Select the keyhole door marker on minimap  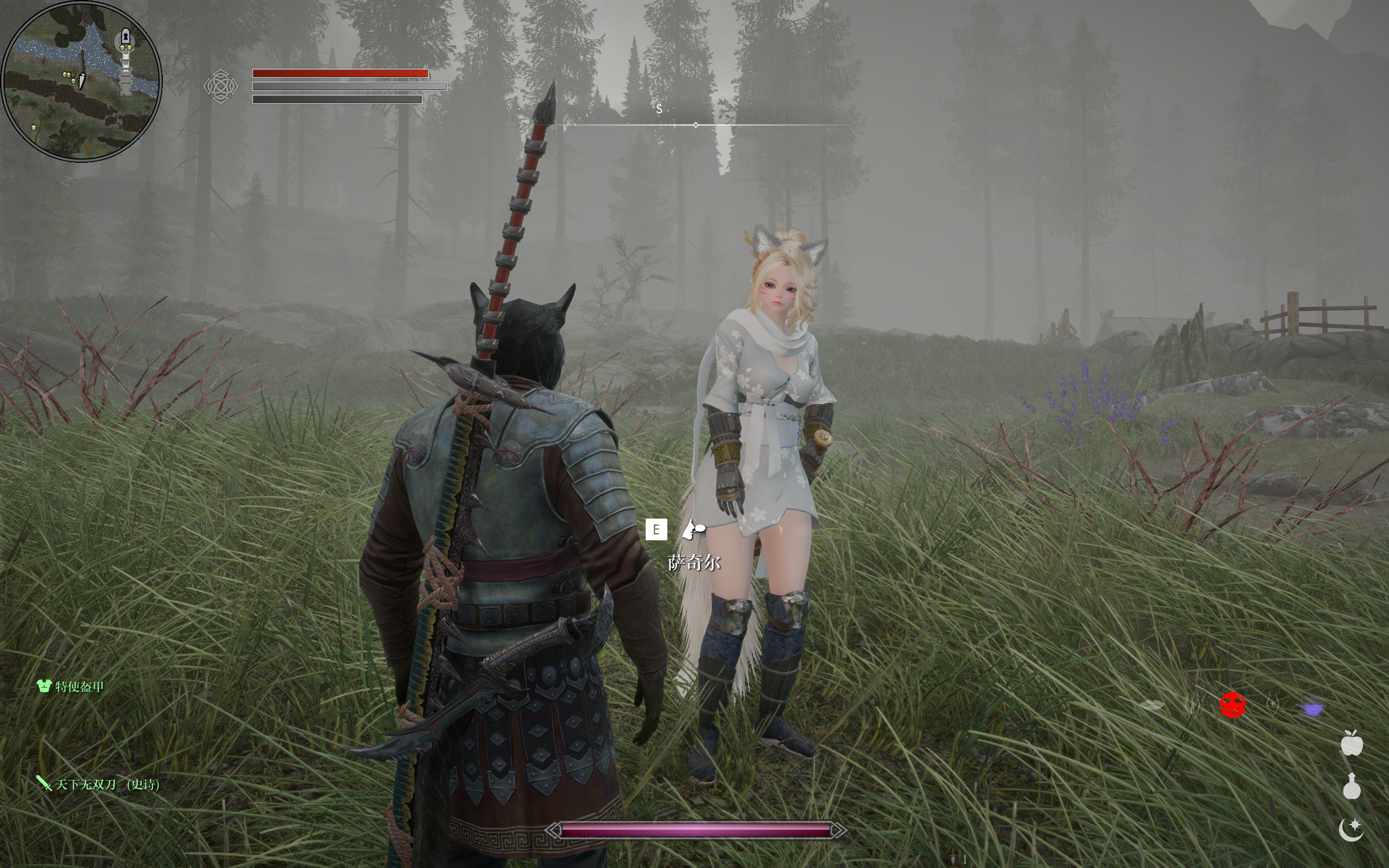coord(126,38)
